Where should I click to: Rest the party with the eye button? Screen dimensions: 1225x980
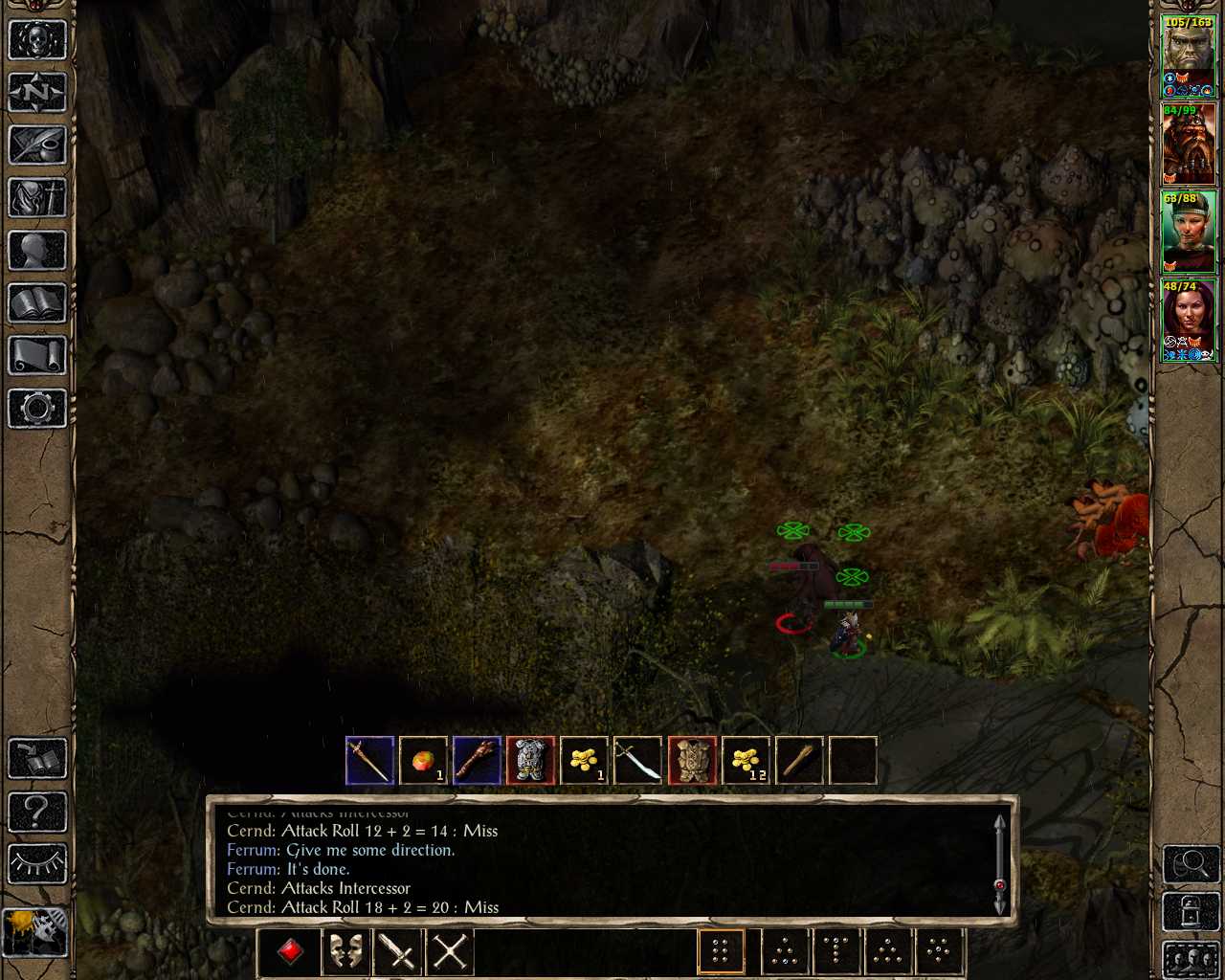[37, 864]
